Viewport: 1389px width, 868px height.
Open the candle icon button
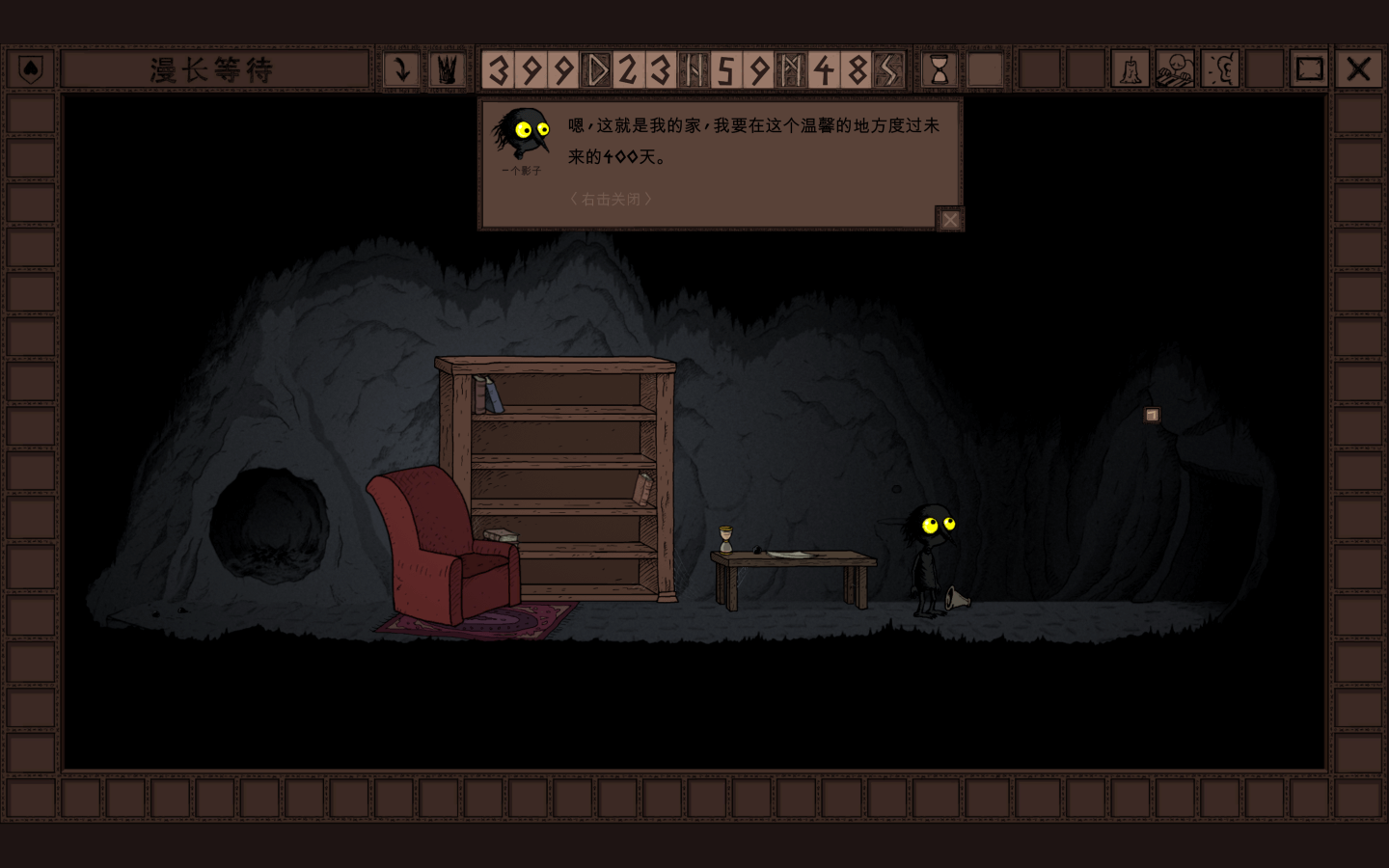(x=1130, y=69)
